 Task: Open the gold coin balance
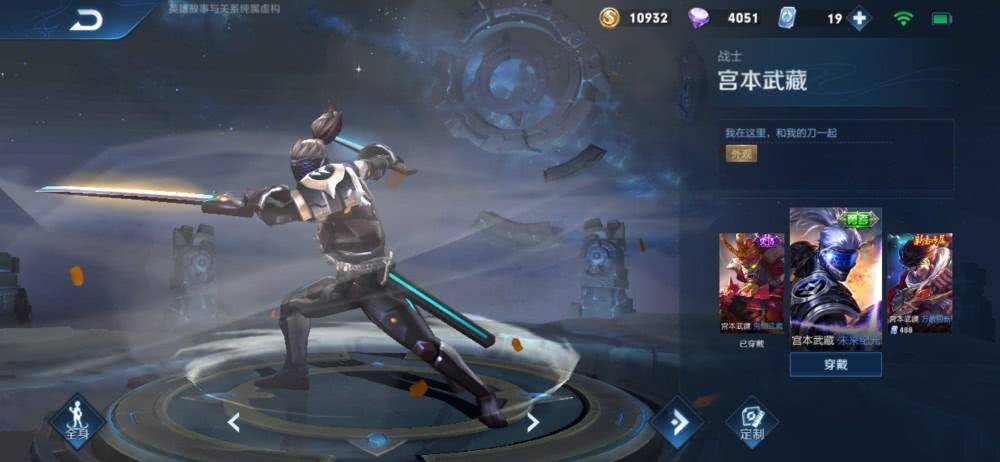(x=635, y=18)
